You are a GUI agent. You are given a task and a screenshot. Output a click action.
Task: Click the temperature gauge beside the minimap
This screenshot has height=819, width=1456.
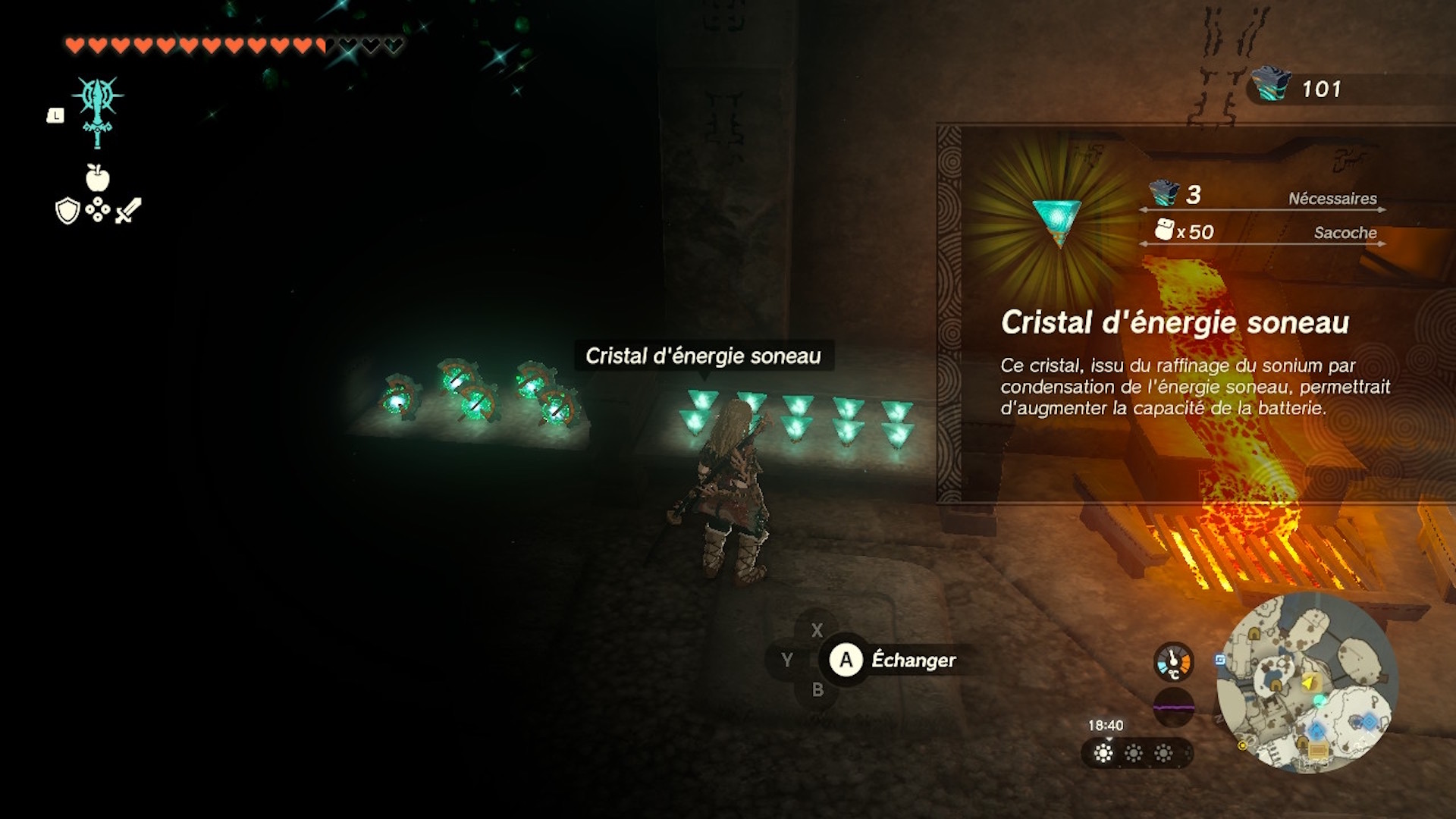[x=1173, y=662]
